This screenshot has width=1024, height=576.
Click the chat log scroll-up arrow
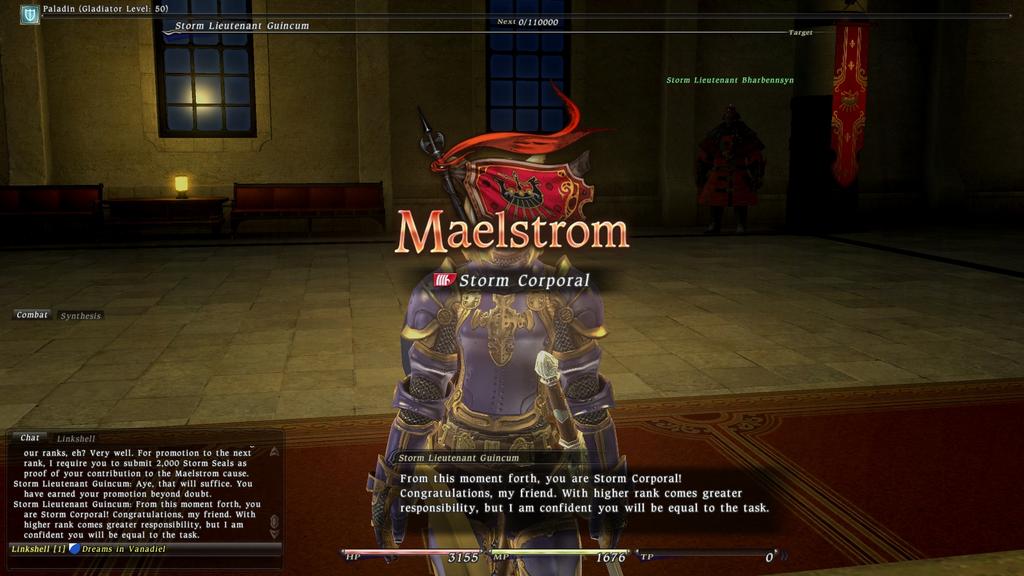point(274,452)
